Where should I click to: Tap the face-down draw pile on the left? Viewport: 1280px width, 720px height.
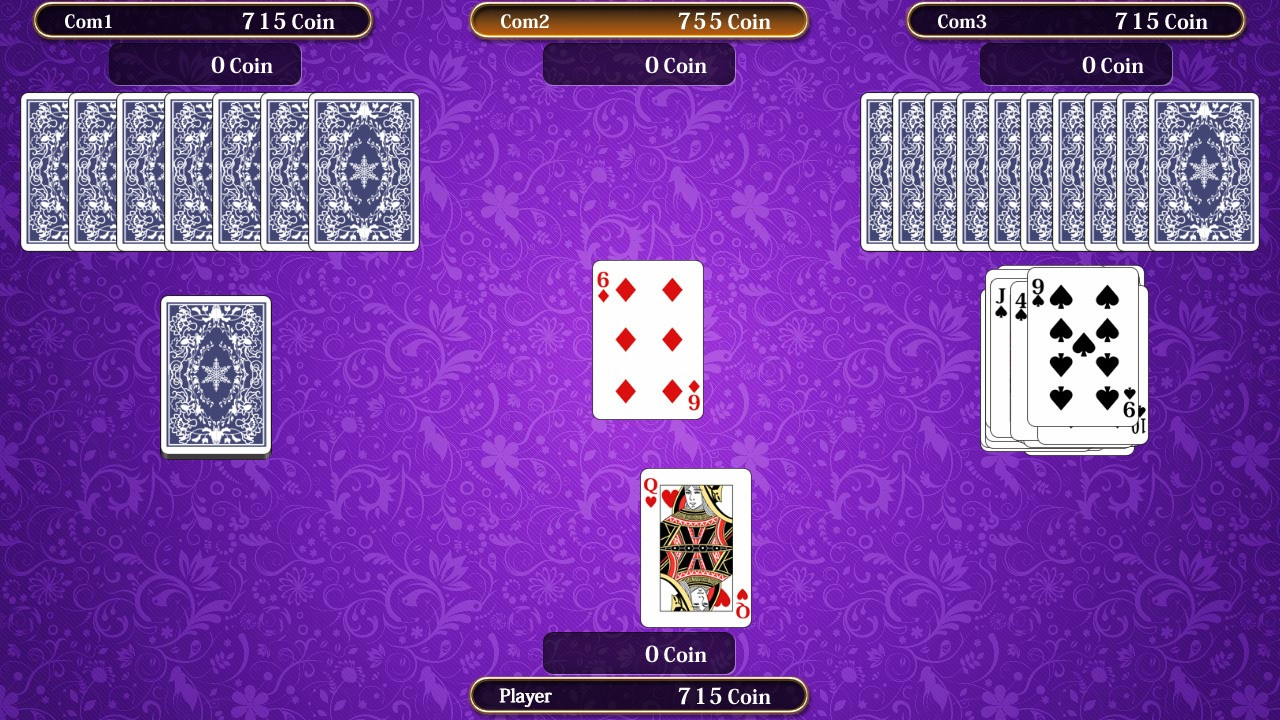(x=215, y=375)
